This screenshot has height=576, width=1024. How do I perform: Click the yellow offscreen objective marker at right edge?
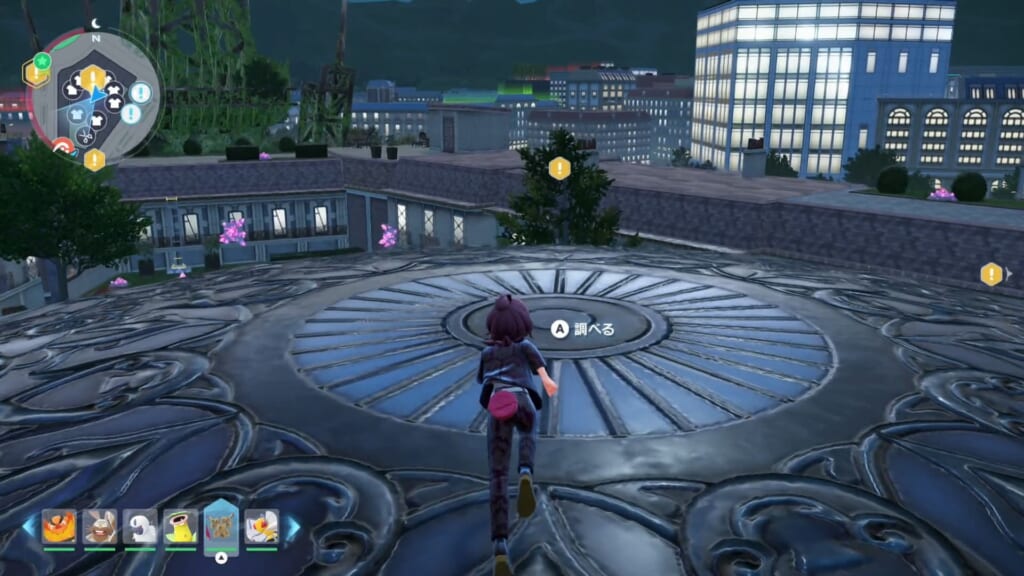pos(991,274)
